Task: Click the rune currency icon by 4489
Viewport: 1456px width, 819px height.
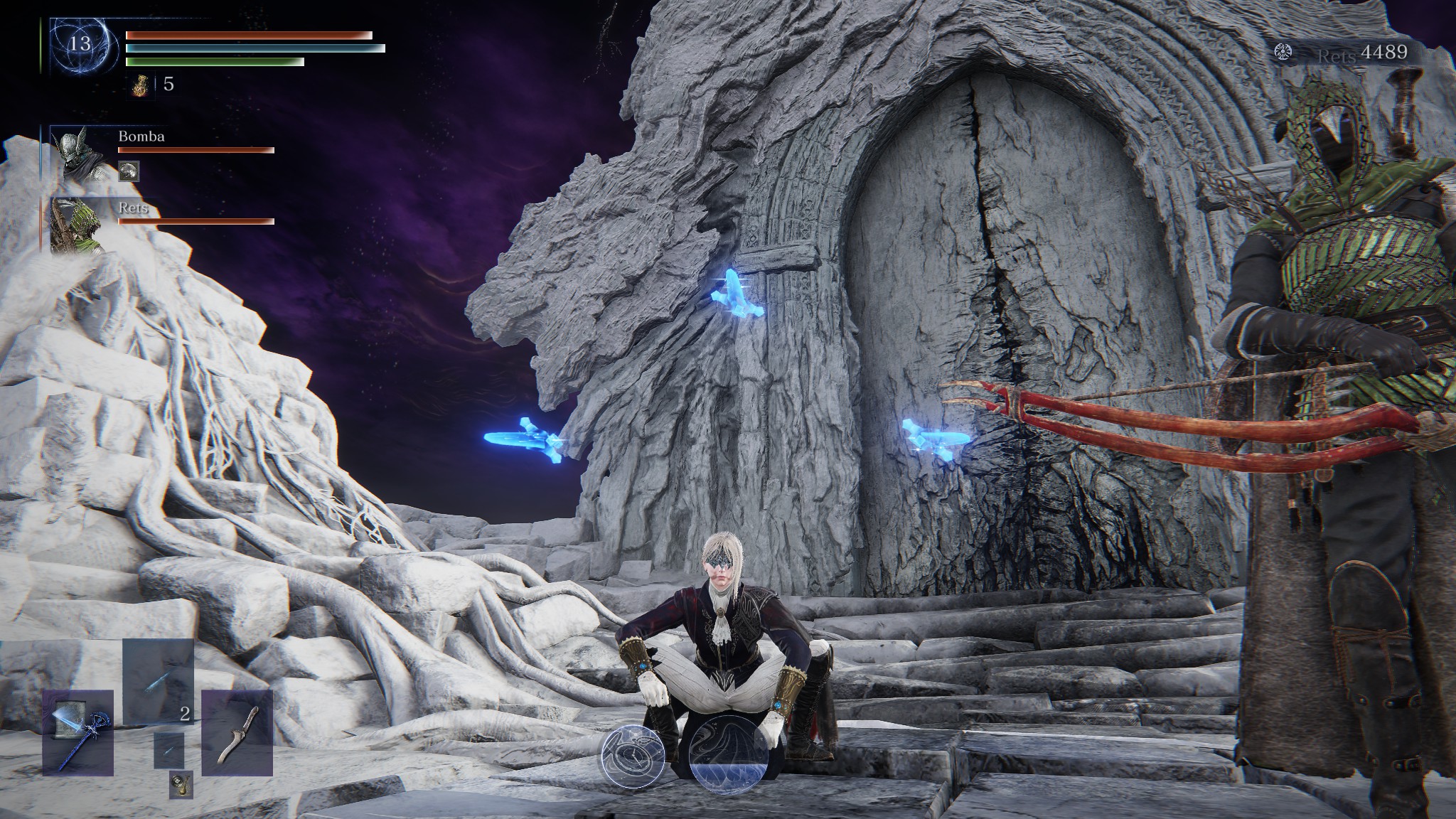Action: point(1284,53)
